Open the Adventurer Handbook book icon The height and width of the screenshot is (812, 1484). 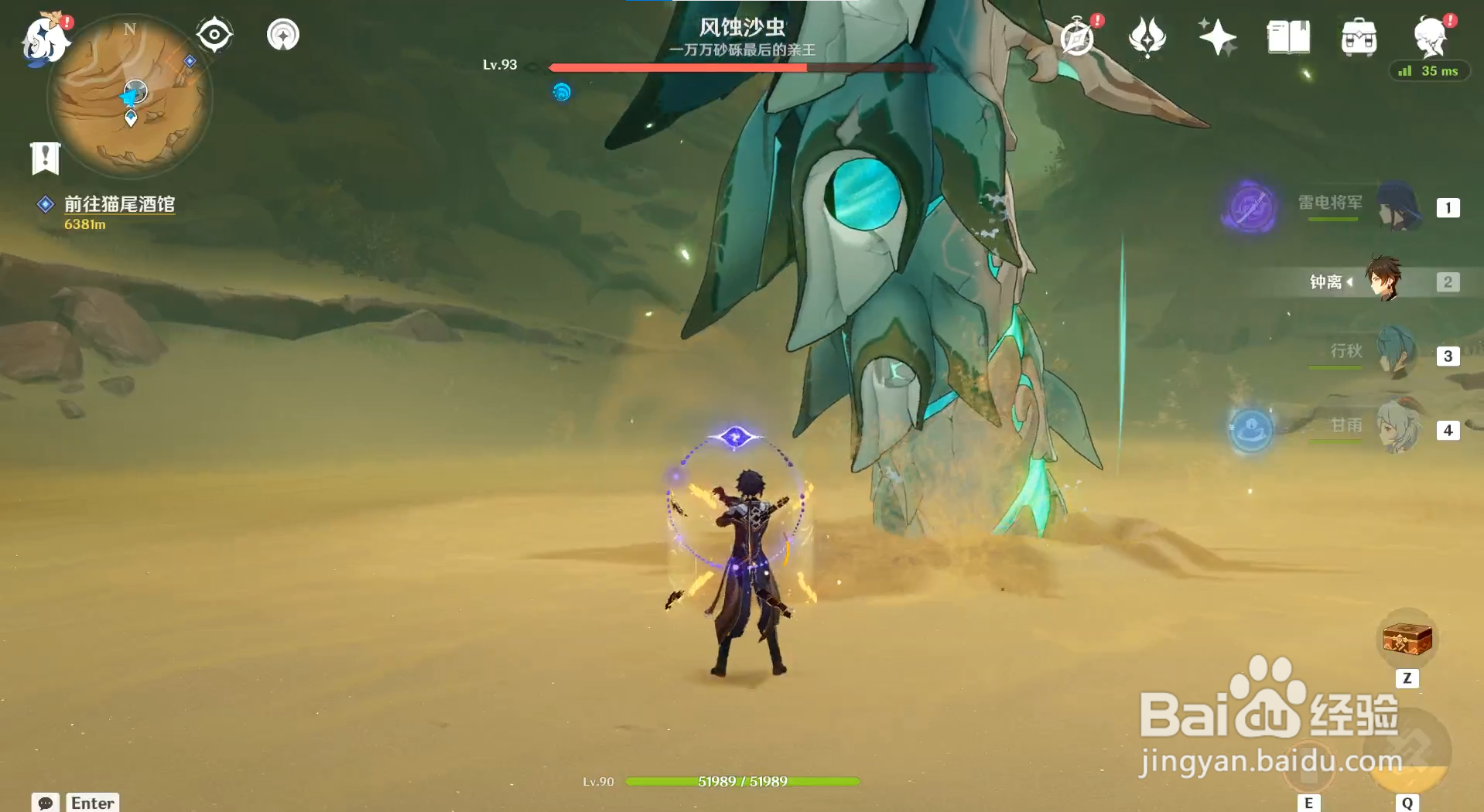(x=1287, y=35)
